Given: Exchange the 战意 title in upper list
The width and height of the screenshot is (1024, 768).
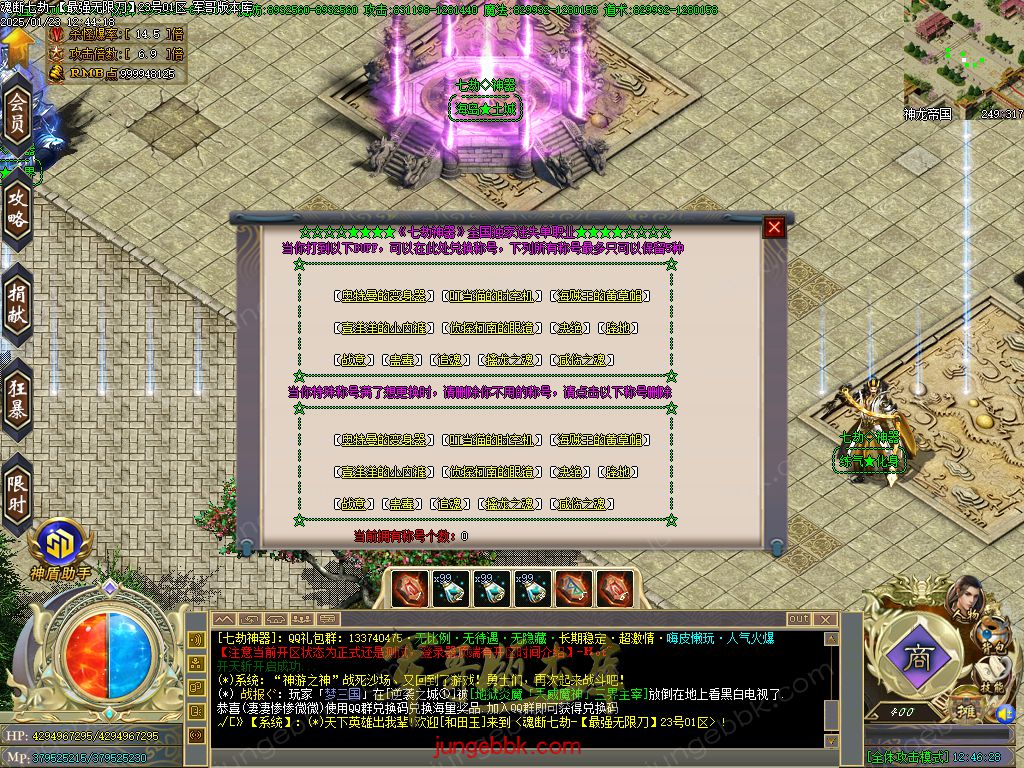Looking at the screenshot, I should (353, 360).
